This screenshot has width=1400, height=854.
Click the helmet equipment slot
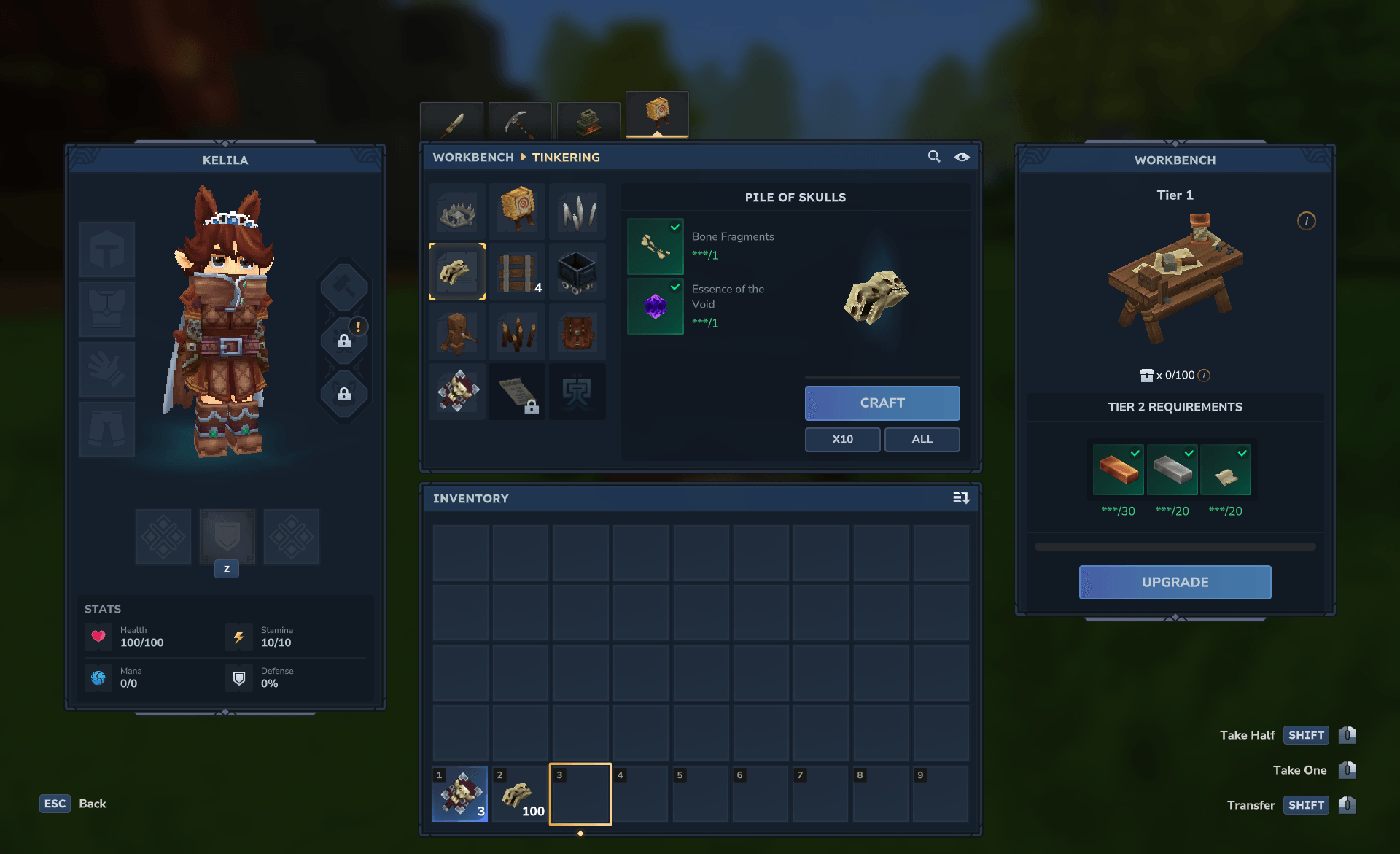[107, 249]
